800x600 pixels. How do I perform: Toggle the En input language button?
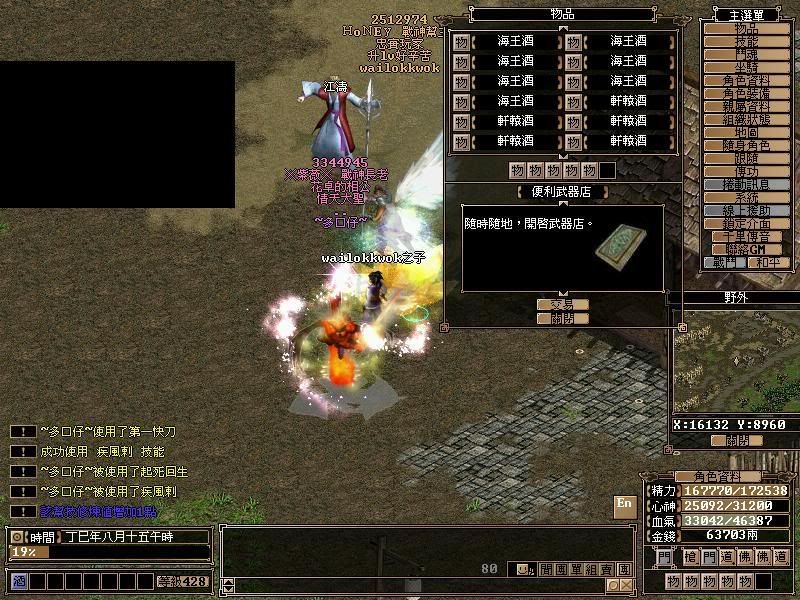(624, 503)
